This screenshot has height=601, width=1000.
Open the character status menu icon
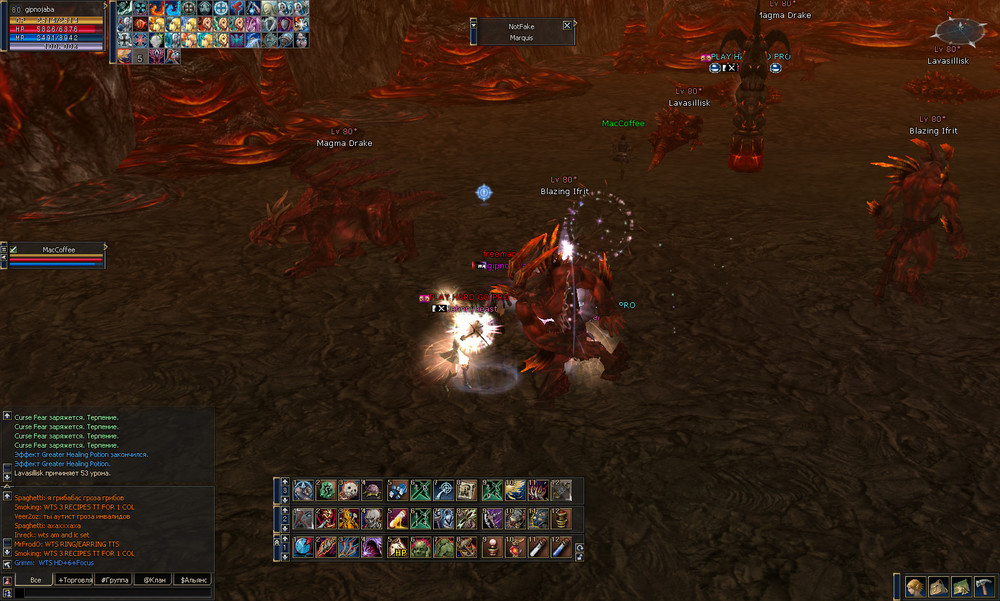915,587
